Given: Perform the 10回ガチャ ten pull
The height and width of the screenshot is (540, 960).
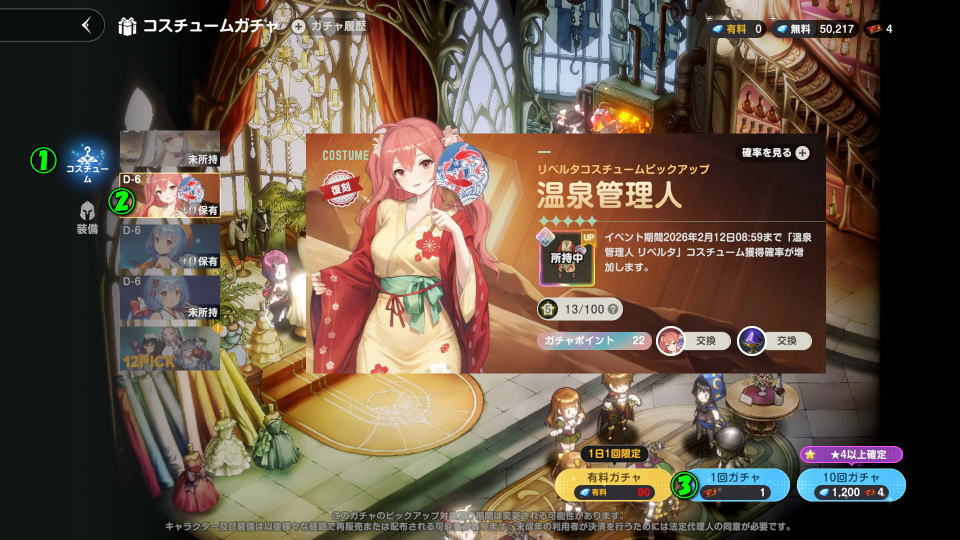Looking at the screenshot, I should coord(851,484).
